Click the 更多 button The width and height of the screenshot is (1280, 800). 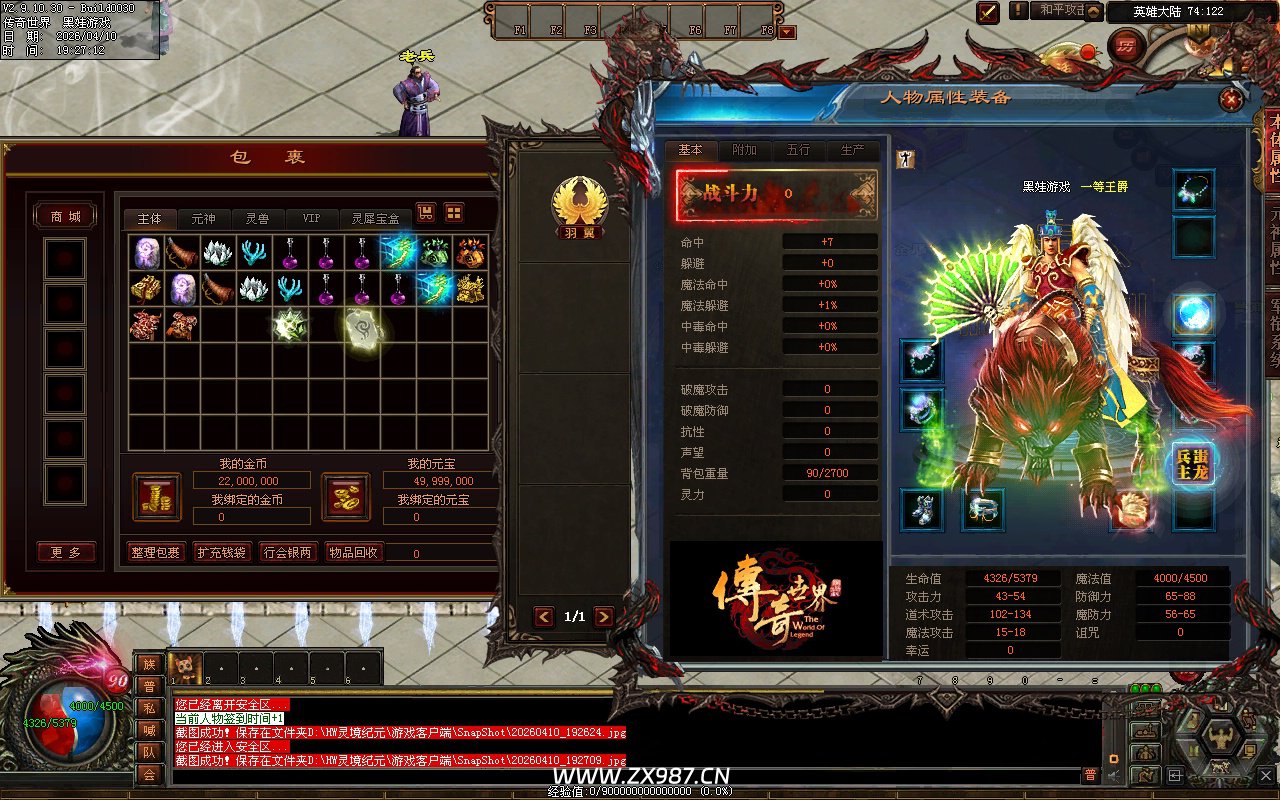click(x=66, y=552)
